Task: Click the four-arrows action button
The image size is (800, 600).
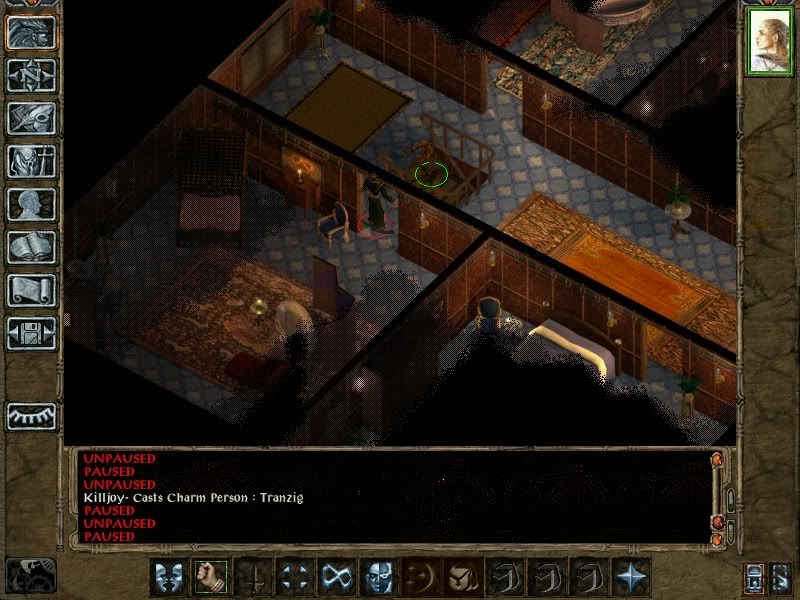Action: coord(295,576)
